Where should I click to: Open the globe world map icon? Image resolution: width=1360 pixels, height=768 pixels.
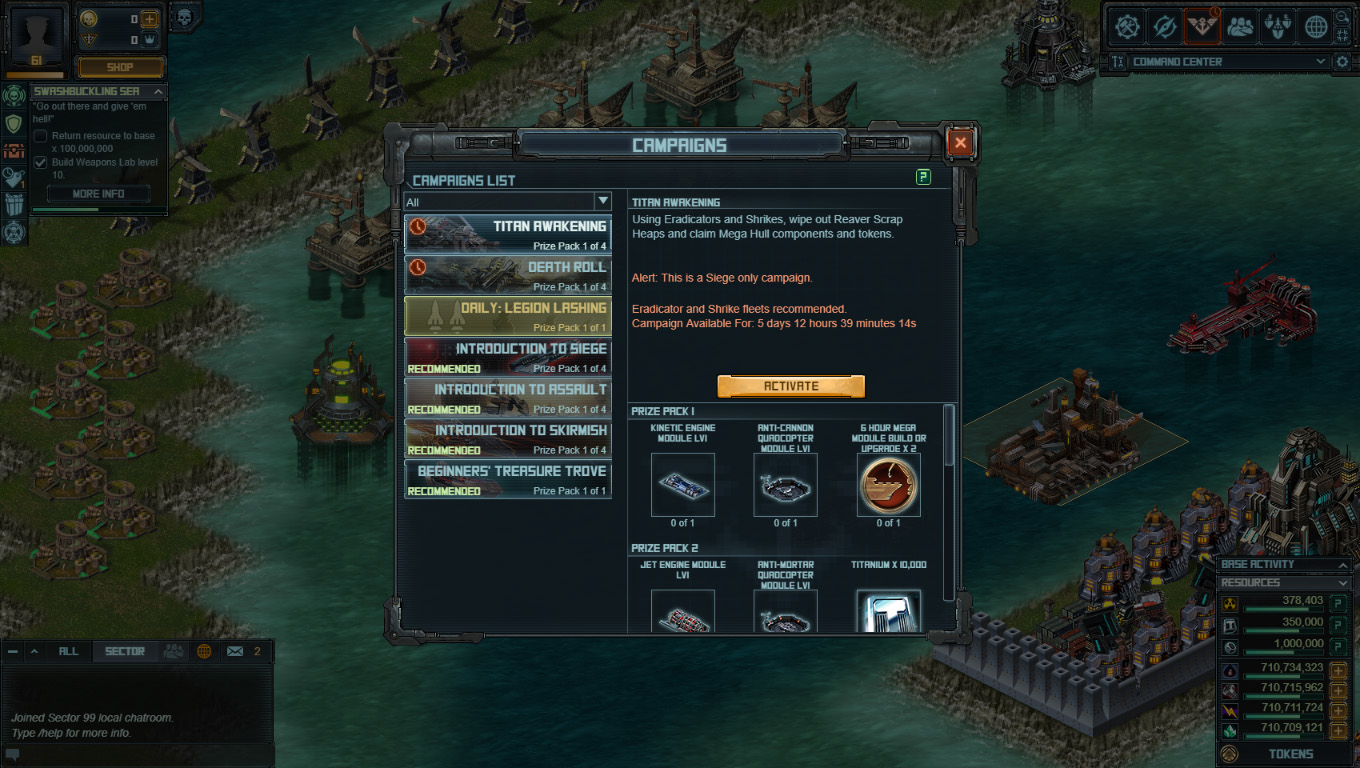tap(1316, 27)
